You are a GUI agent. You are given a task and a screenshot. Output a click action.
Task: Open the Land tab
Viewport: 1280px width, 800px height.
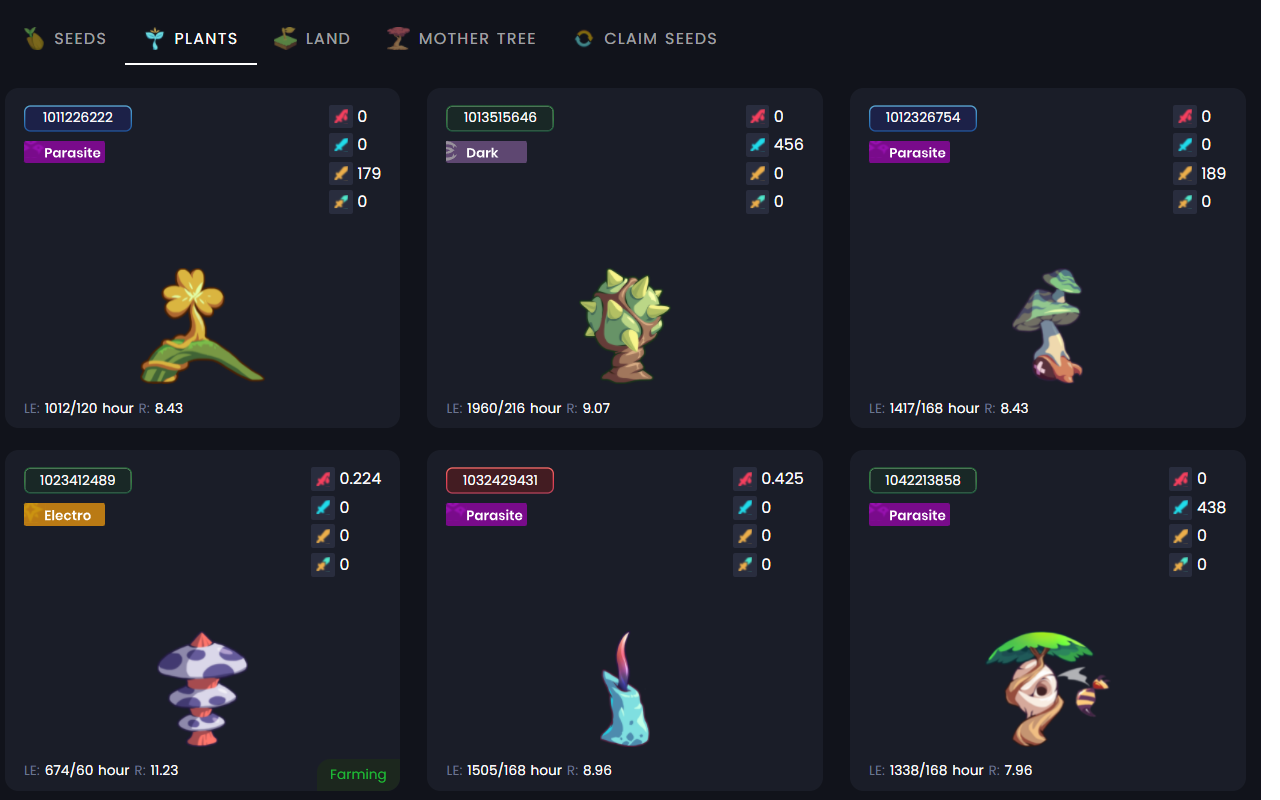pyautogui.click(x=313, y=39)
